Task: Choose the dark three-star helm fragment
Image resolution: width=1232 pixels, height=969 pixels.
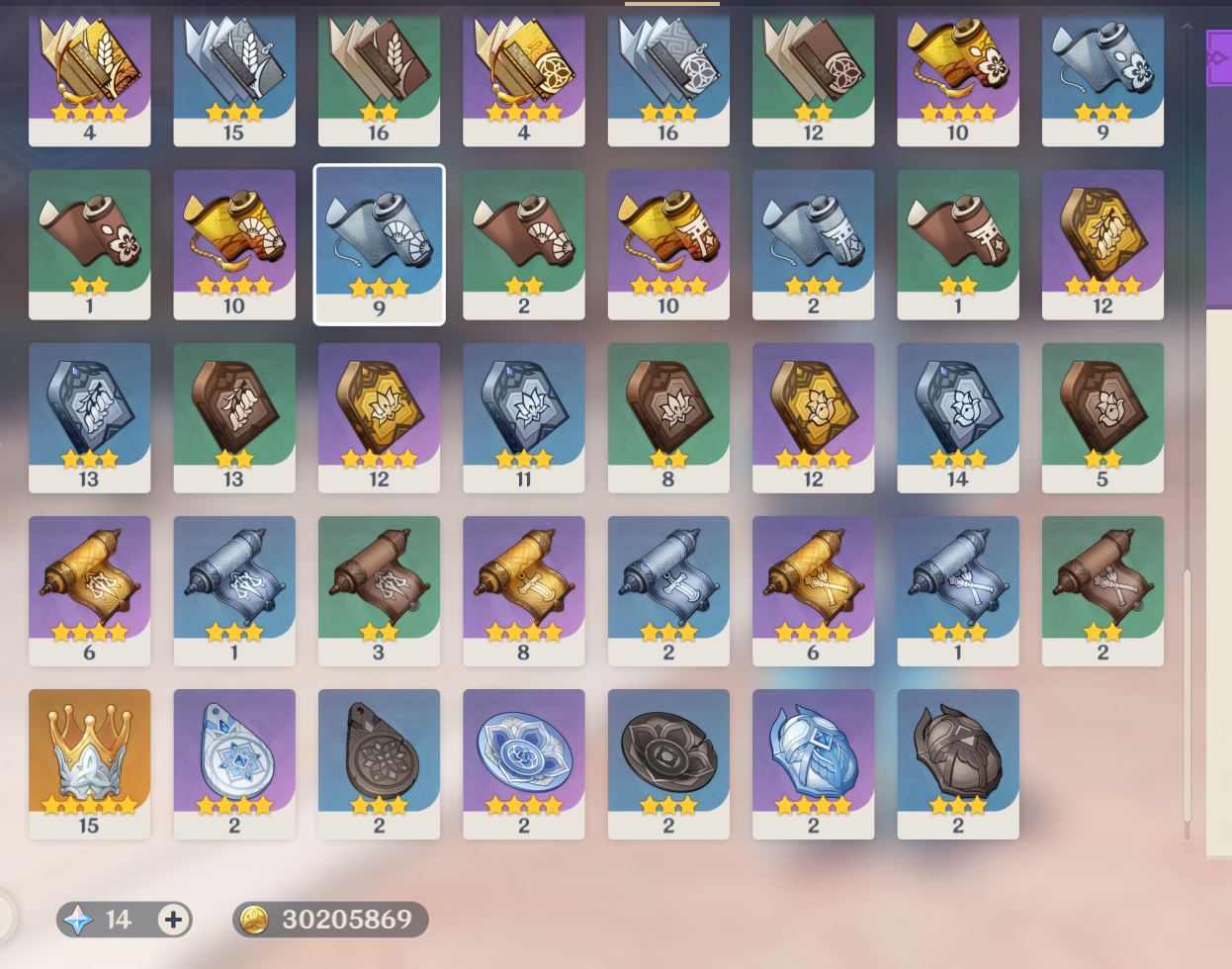Action: (957, 763)
